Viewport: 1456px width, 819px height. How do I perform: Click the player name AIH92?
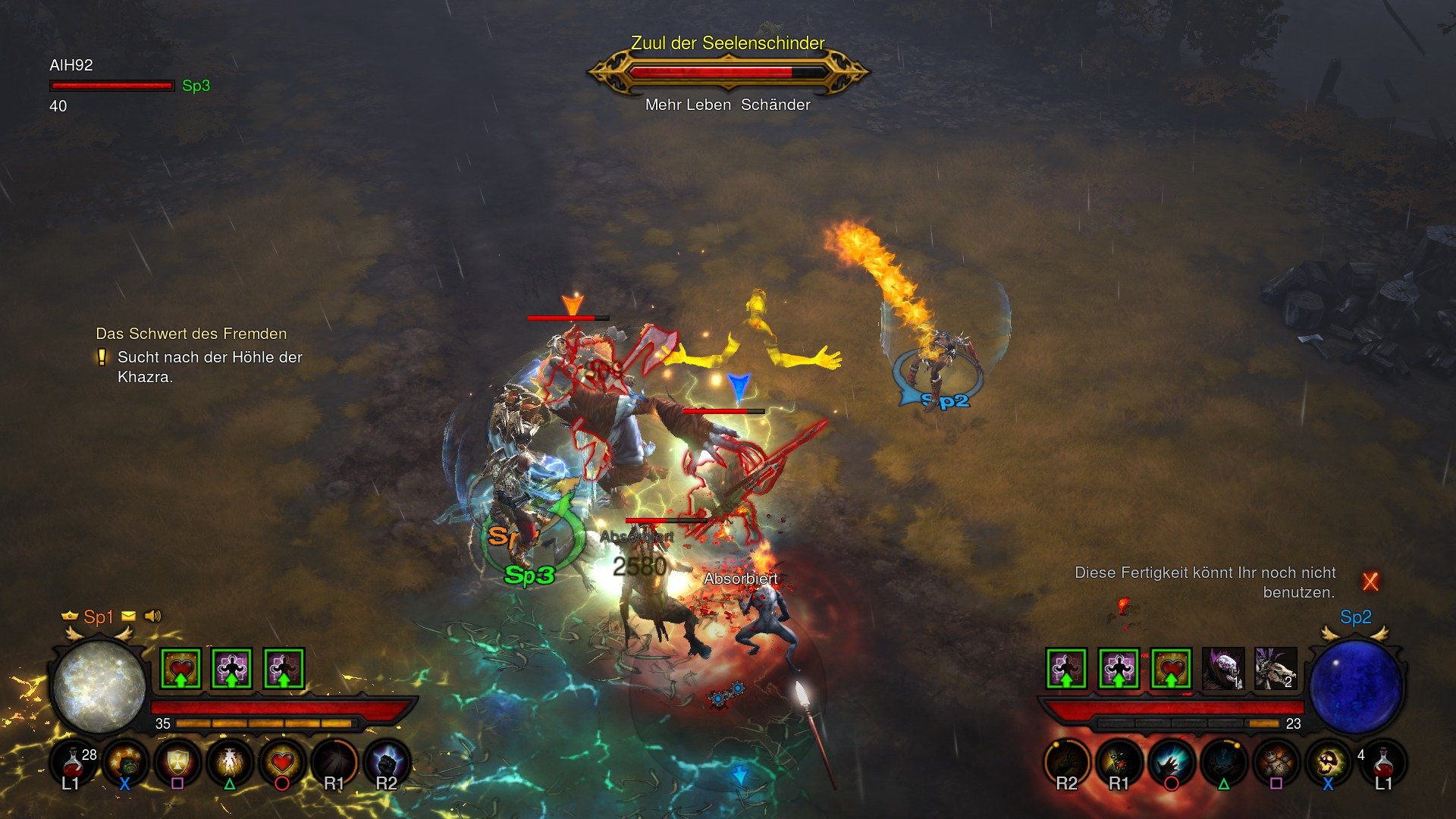pyautogui.click(x=71, y=66)
